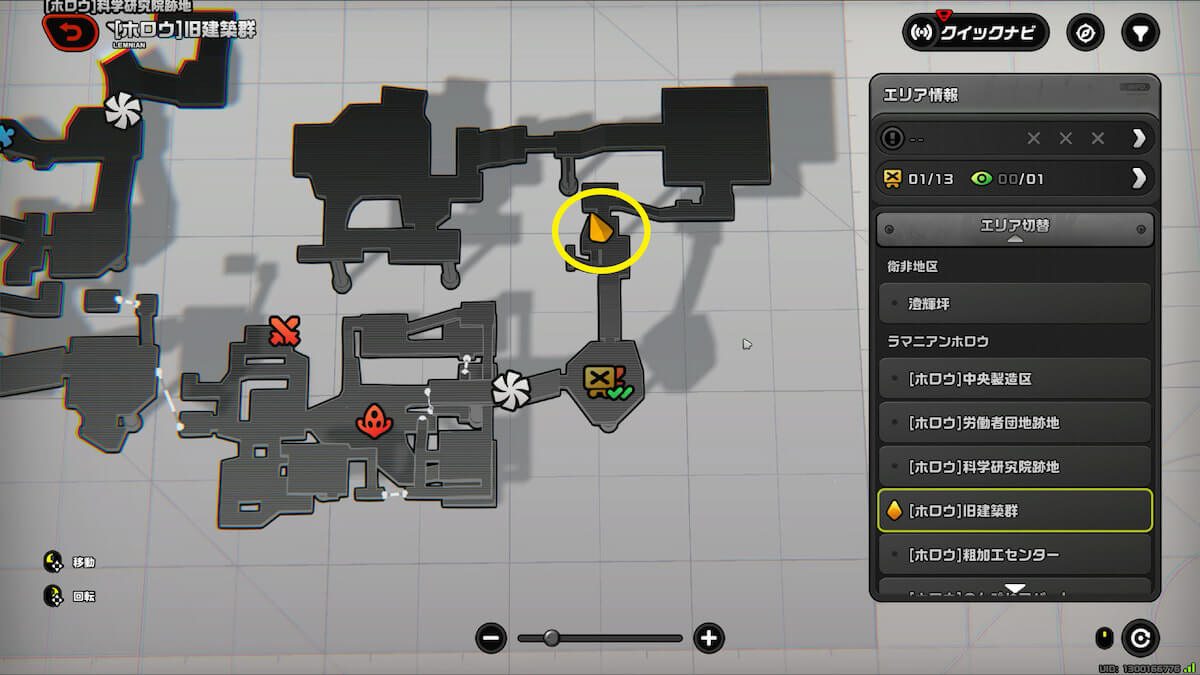Expand the collectibles count row arrow

point(1138,179)
